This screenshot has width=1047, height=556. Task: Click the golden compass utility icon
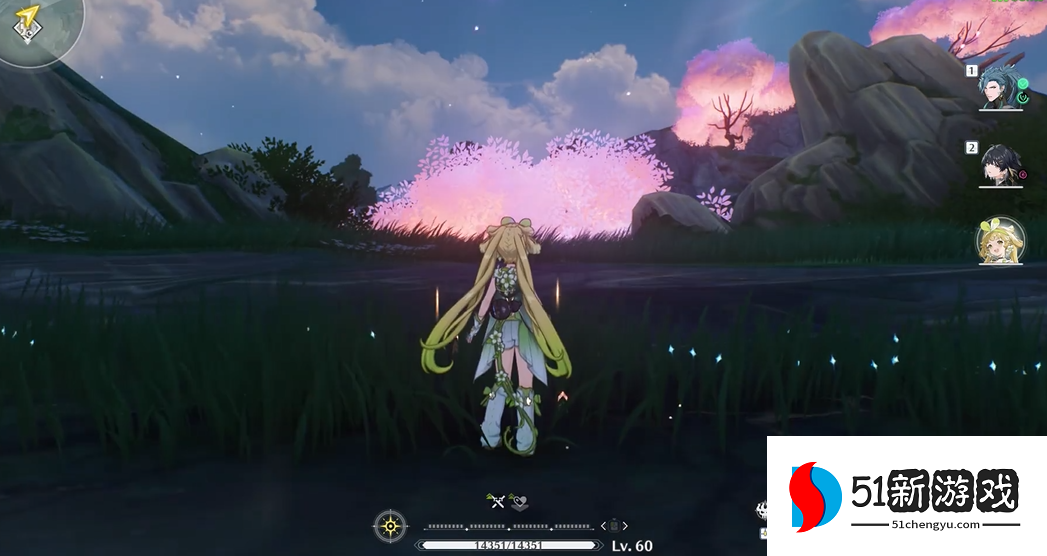point(390,525)
